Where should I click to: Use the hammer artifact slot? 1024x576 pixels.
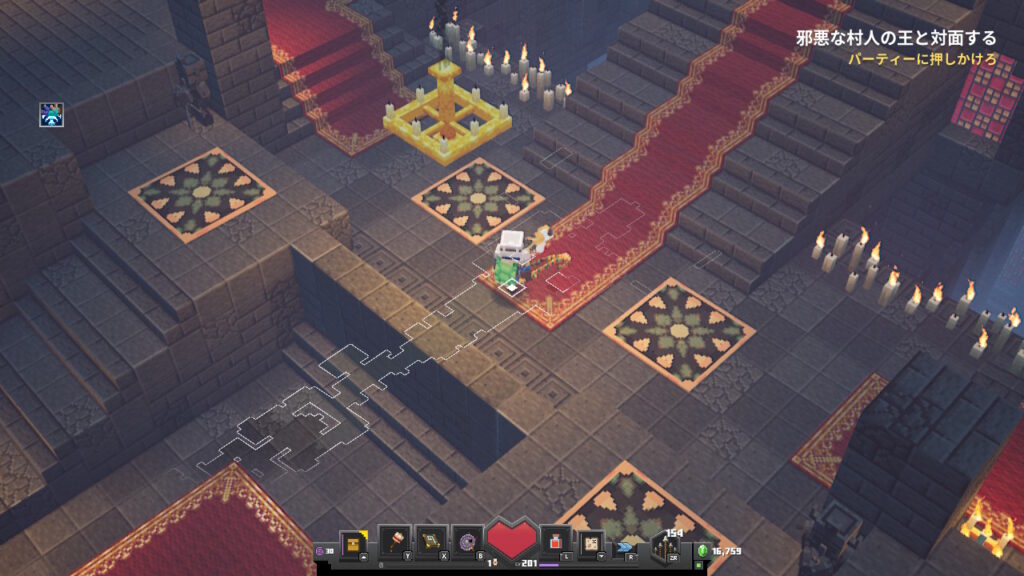[394, 542]
